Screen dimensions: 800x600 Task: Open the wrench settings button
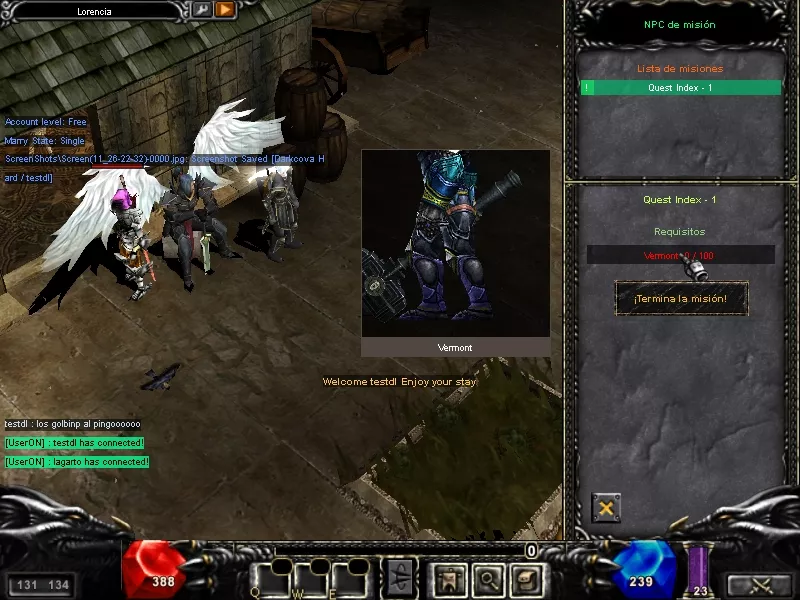click(x=201, y=10)
